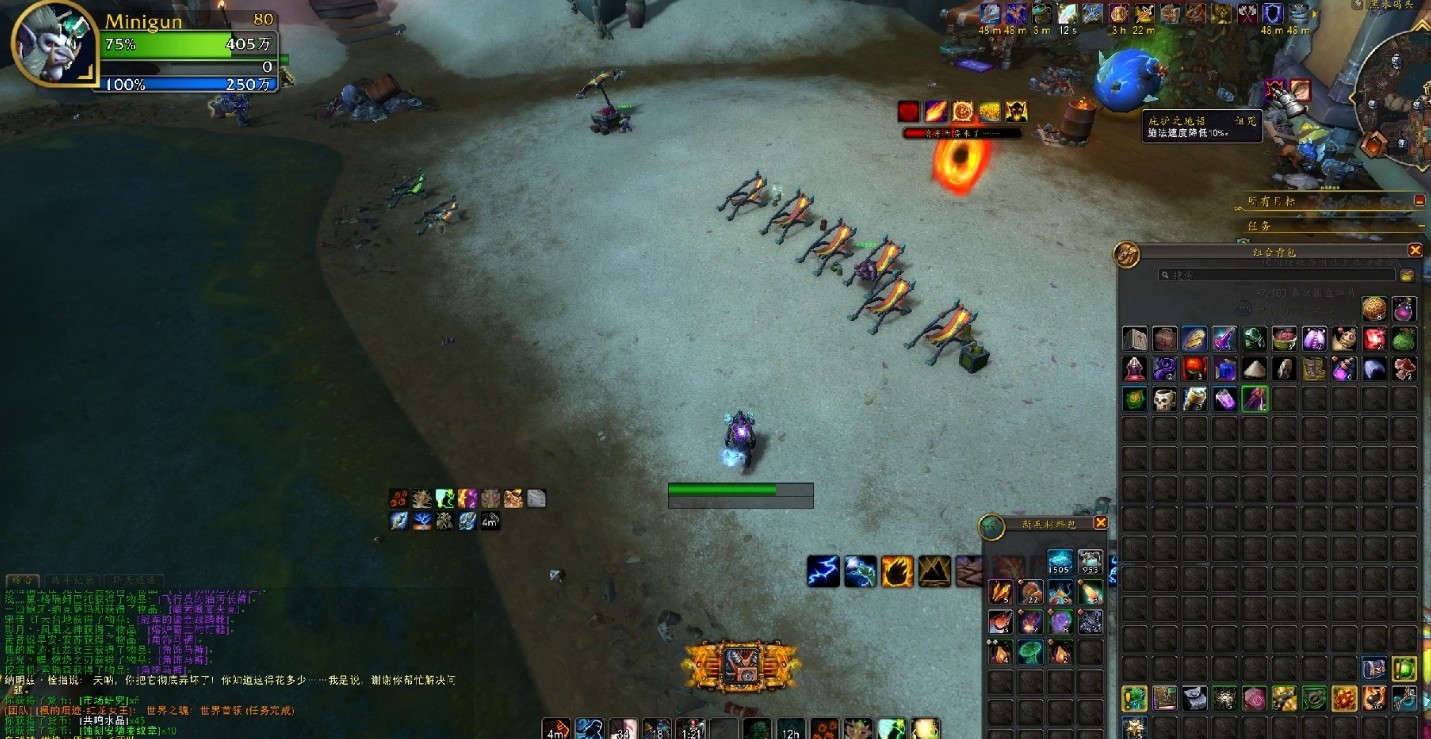
Task: Click the golden mechanical extra action button
Action: 741,664
